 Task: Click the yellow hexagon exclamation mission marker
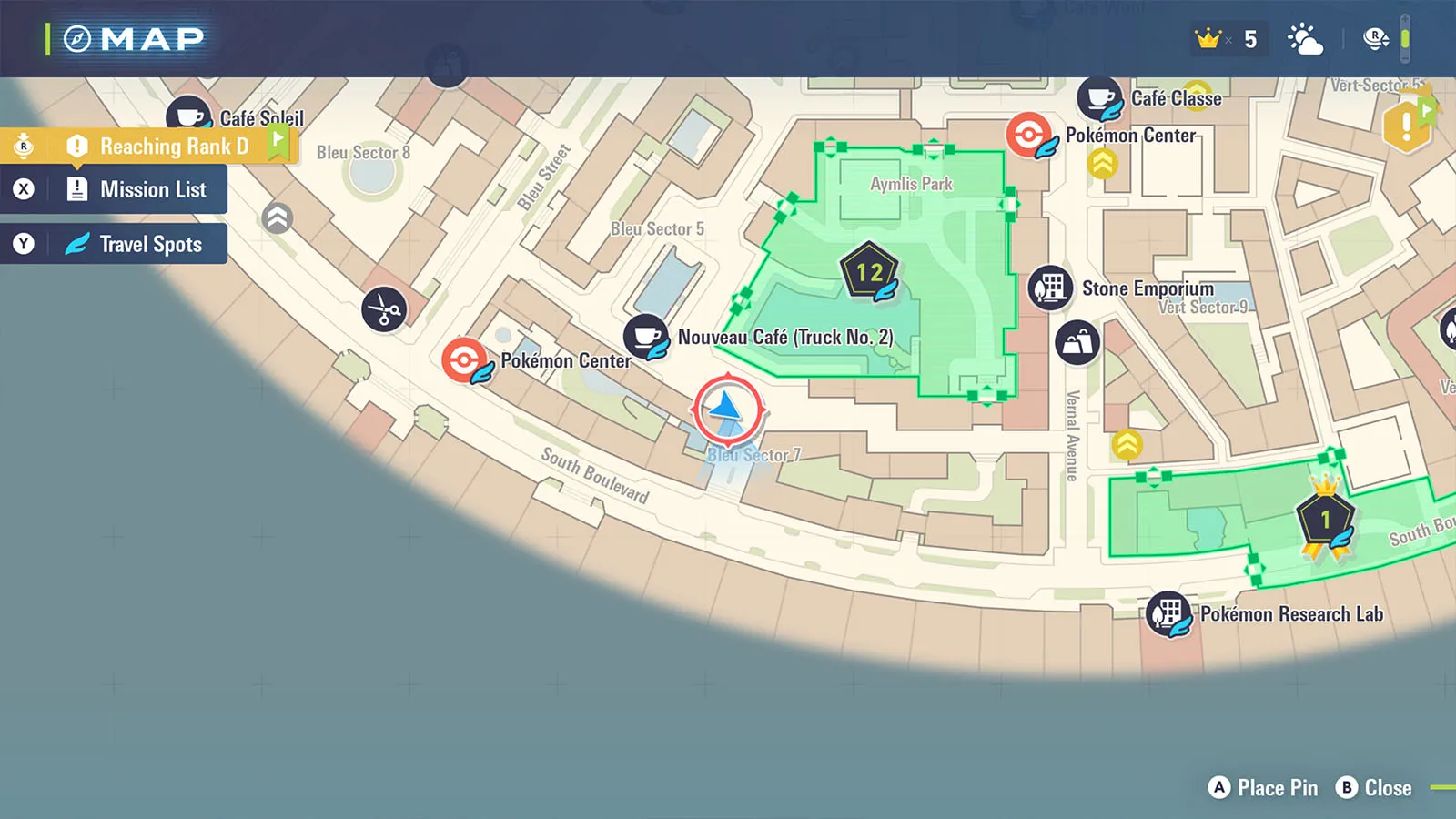(1406, 126)
